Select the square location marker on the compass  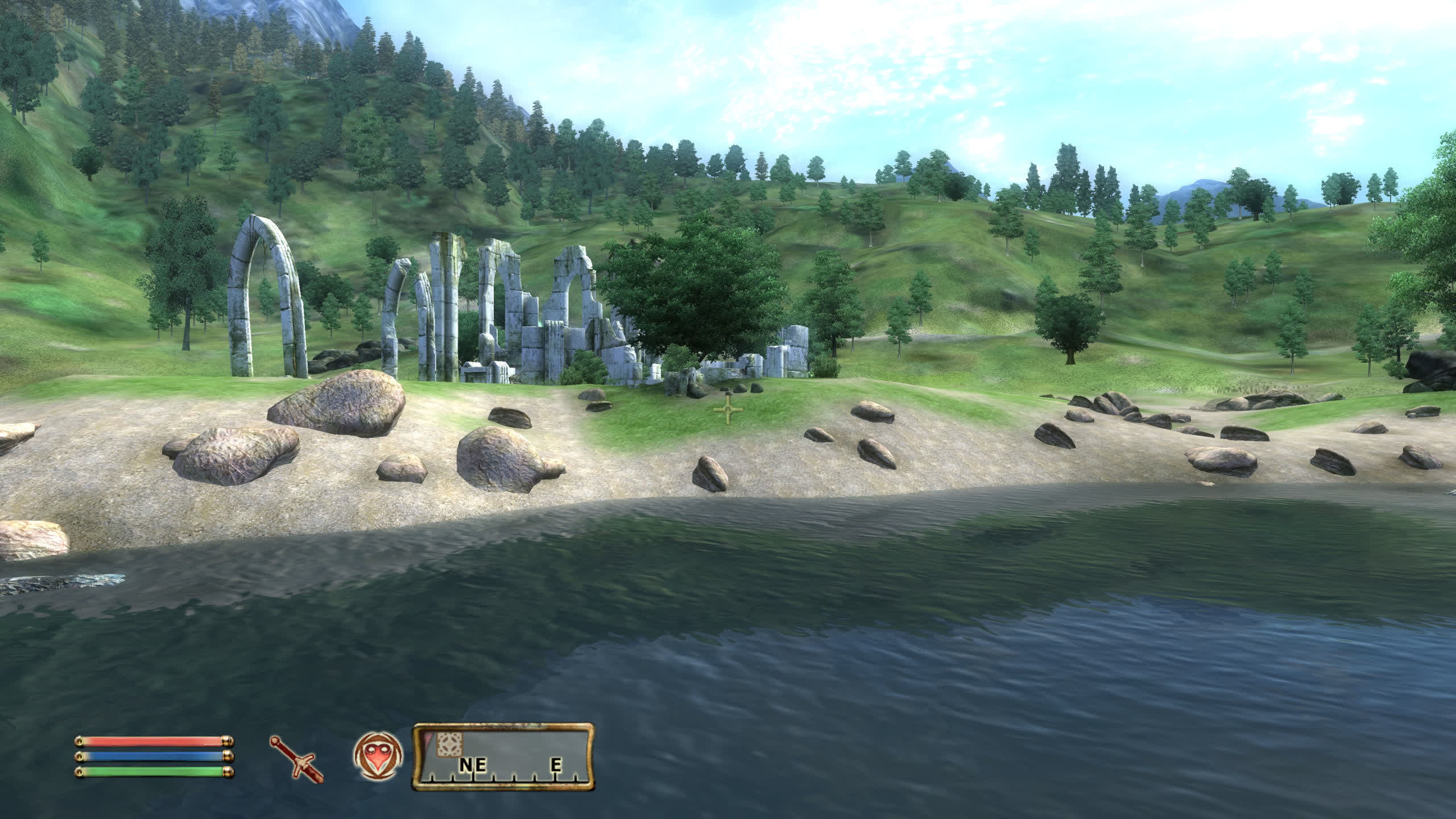tap(449, 744)
